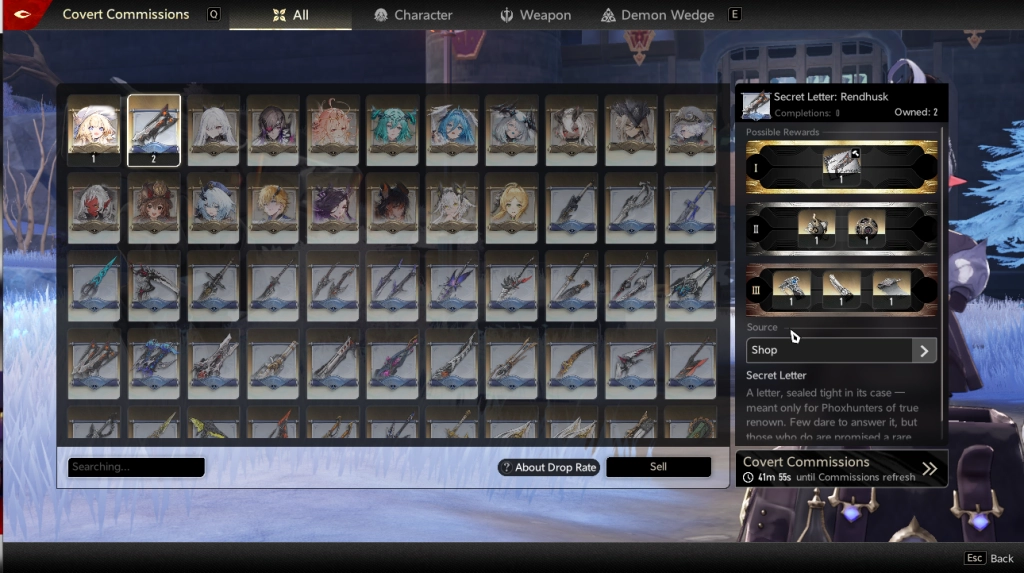This screenshot has width=1024, height=573.
Task: Select the blonde character secret letter
Action: [x=94, y=130]
